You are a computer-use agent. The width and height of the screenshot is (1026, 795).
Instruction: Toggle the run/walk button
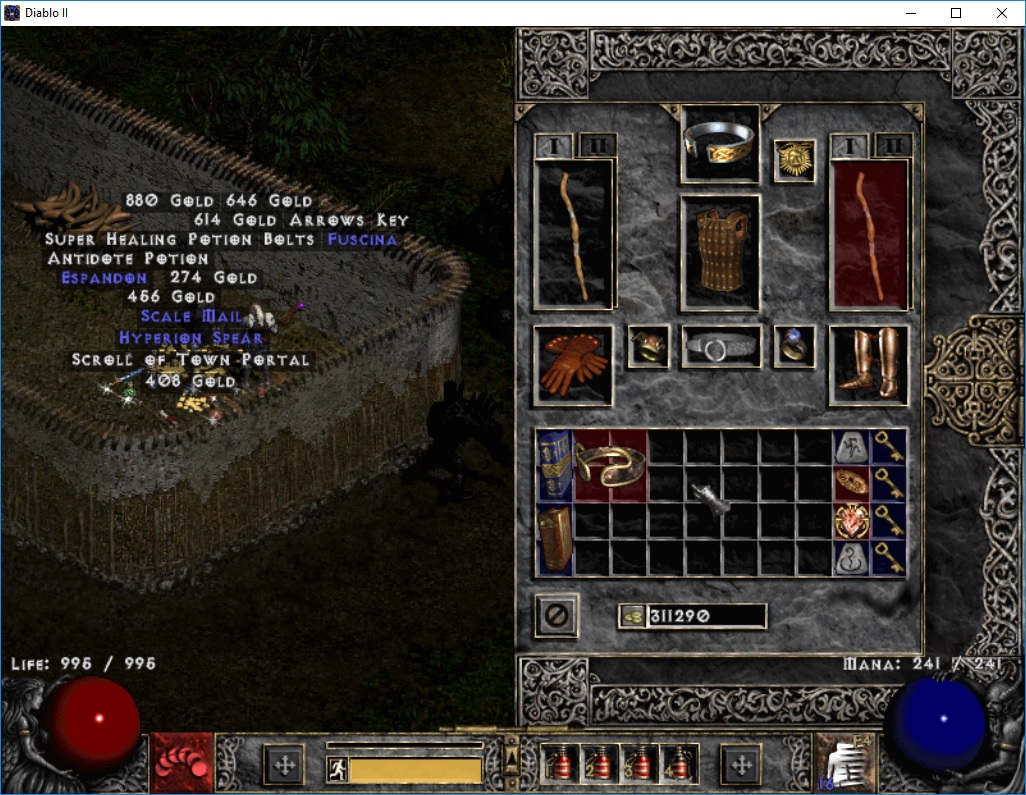pos(338,769)
